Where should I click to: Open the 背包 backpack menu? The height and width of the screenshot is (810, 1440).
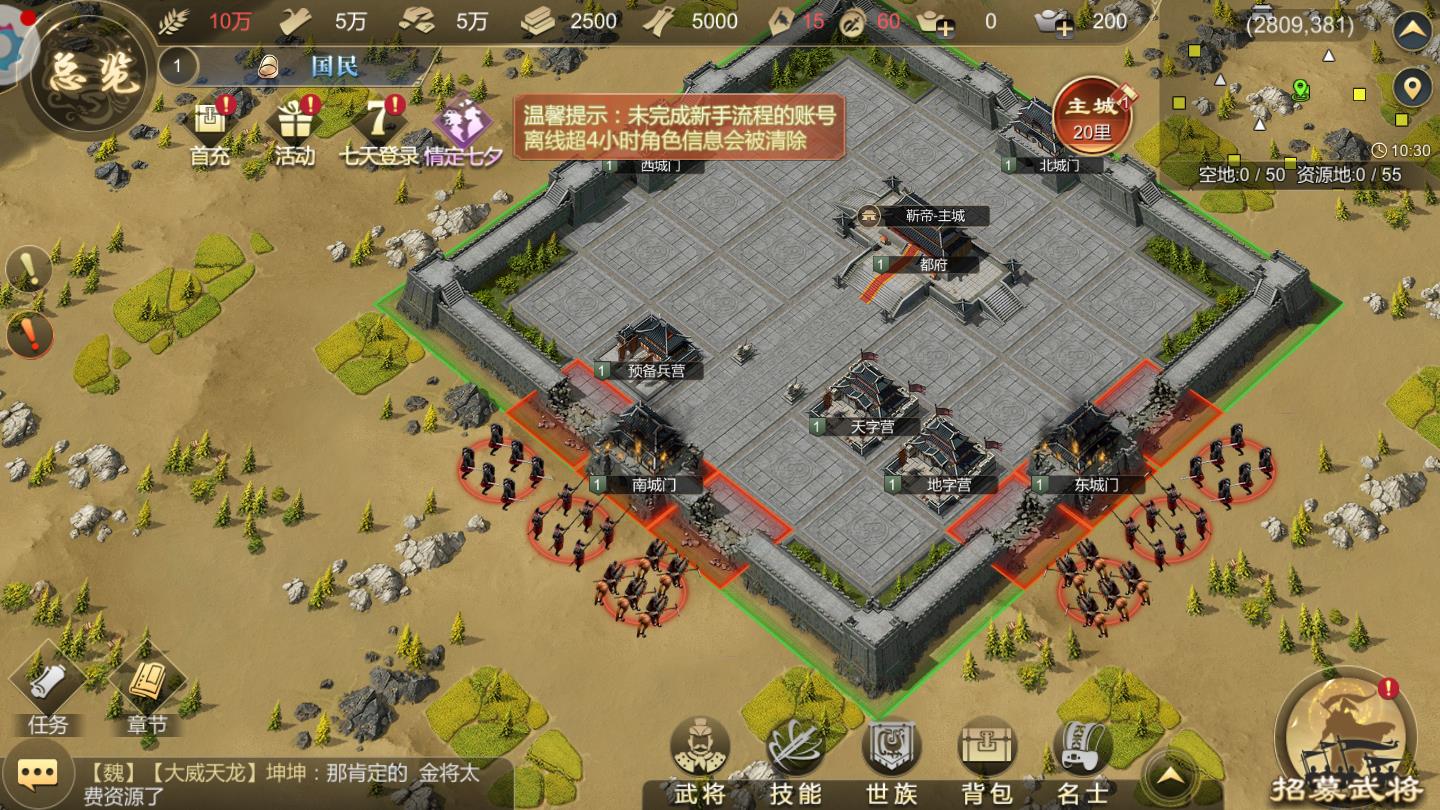(987, 760)
